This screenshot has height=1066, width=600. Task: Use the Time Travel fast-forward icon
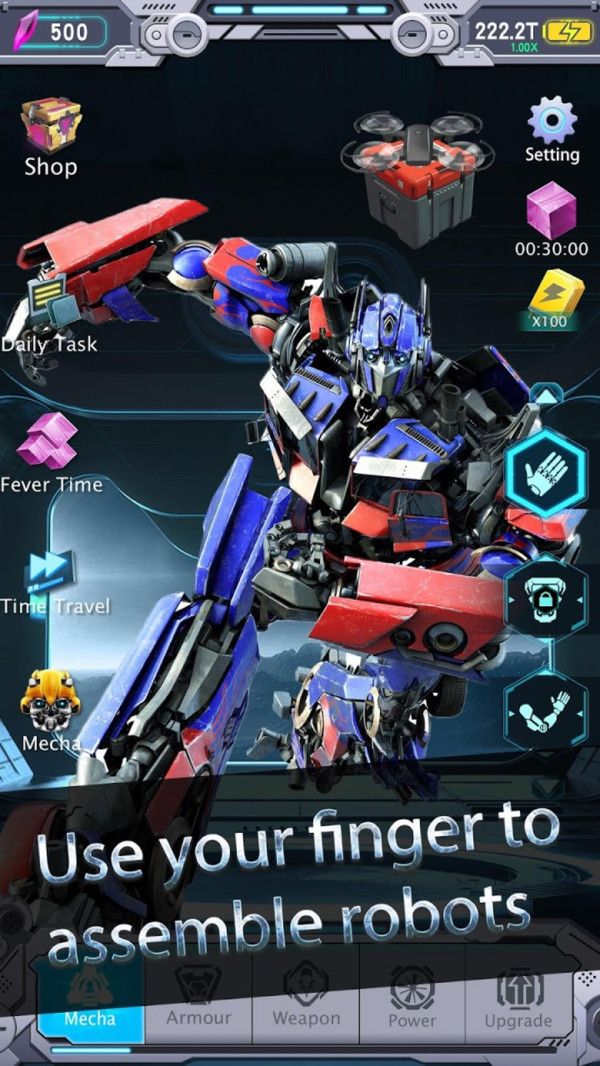tap(50, 570)
